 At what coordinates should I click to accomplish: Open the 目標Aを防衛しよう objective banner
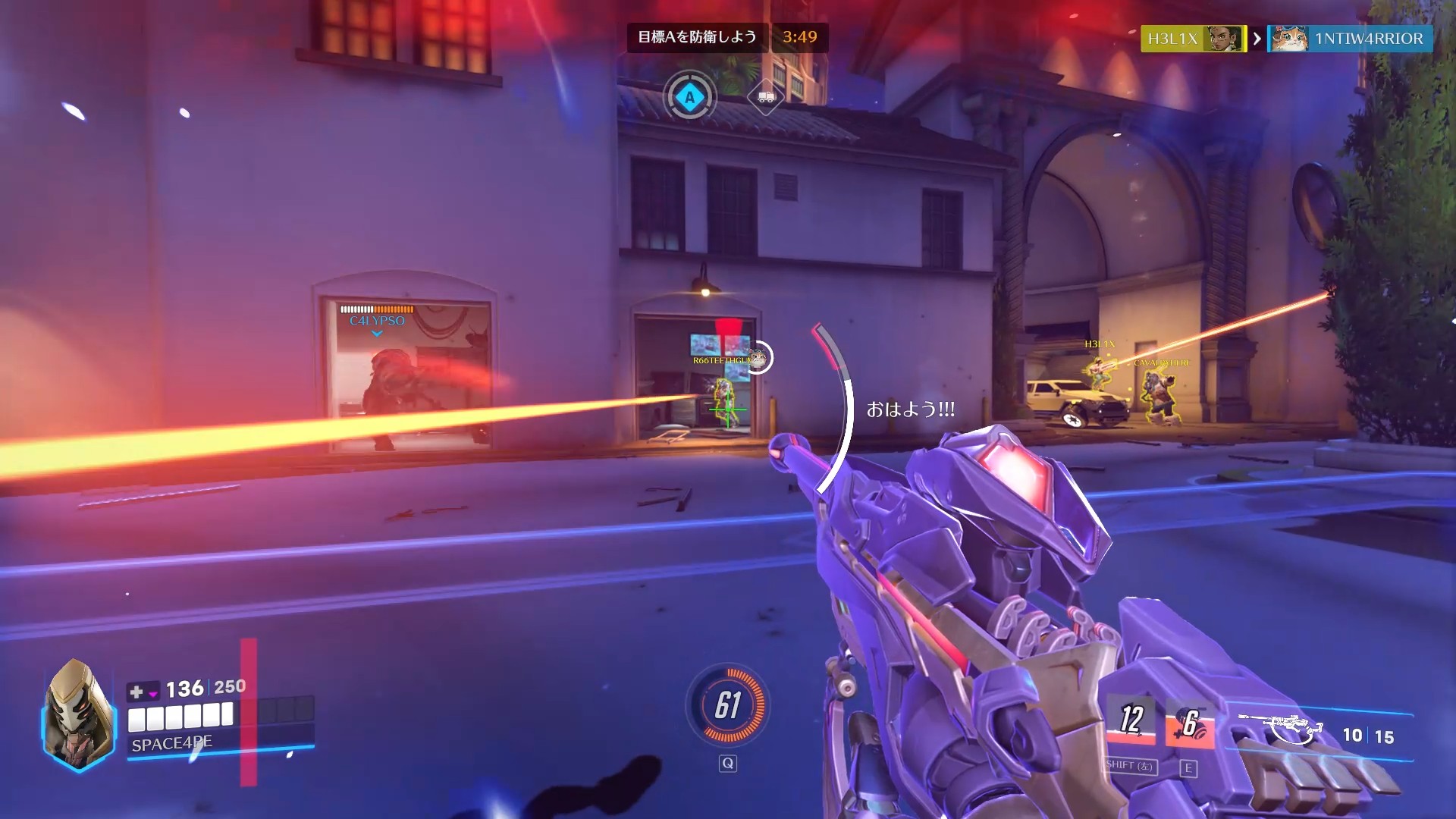[x=697, y=37]
